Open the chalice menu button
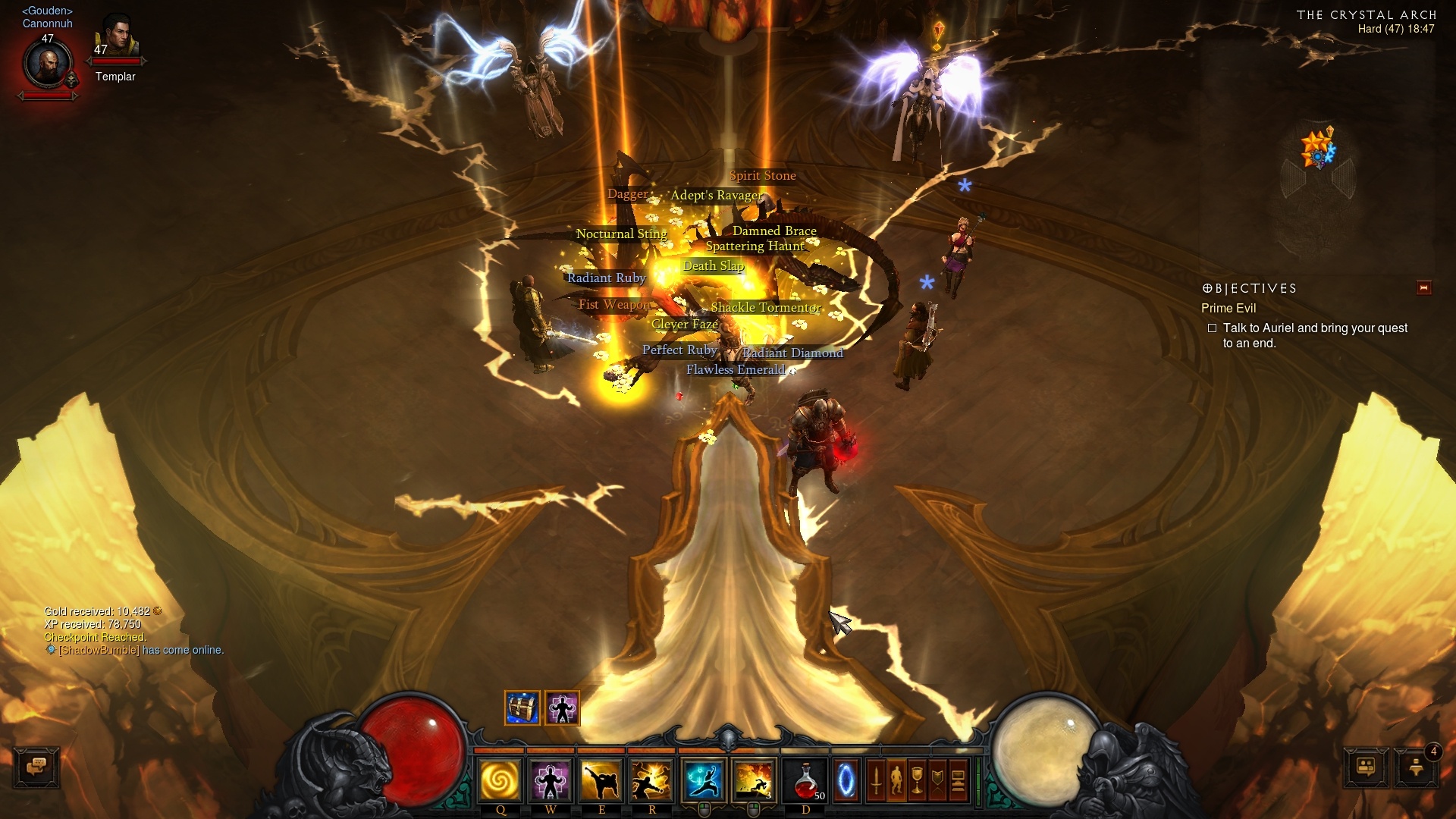Image resolution: width=1456 pixels, height=819 pixels. [x=917, y=780]
